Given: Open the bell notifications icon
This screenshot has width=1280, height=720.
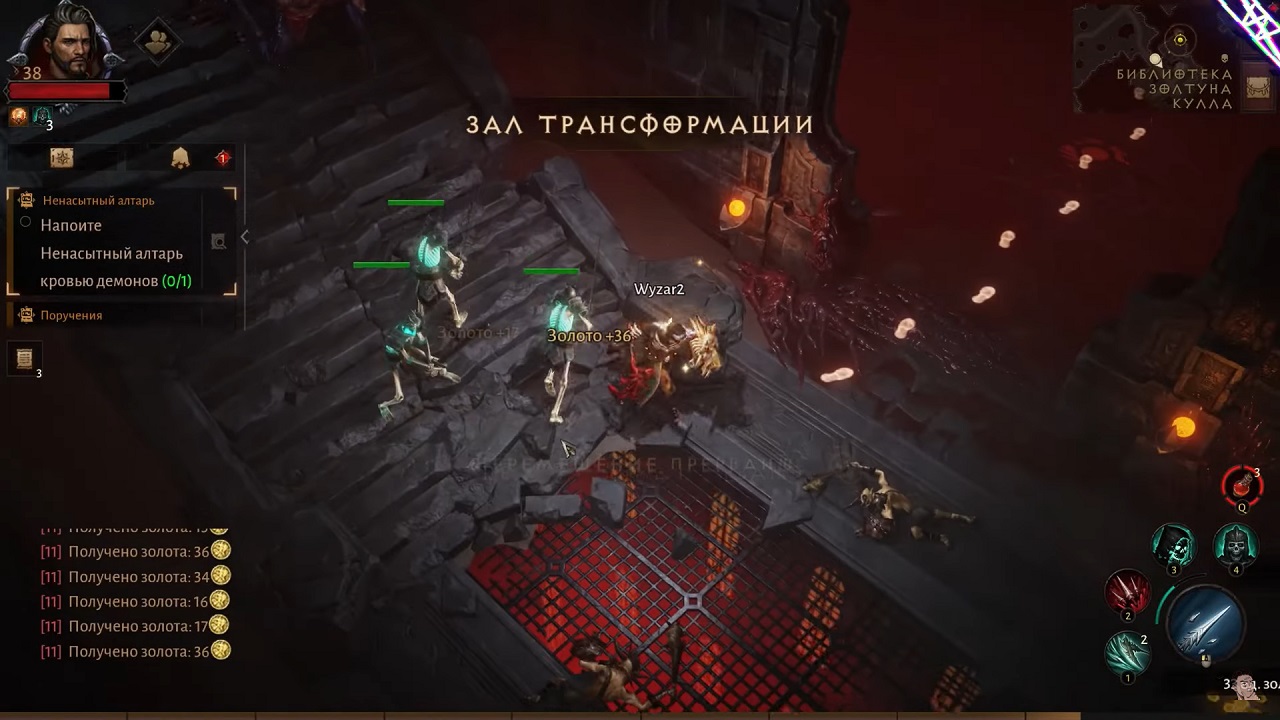Looking at the screenshot, I should (x=180, y=158).
